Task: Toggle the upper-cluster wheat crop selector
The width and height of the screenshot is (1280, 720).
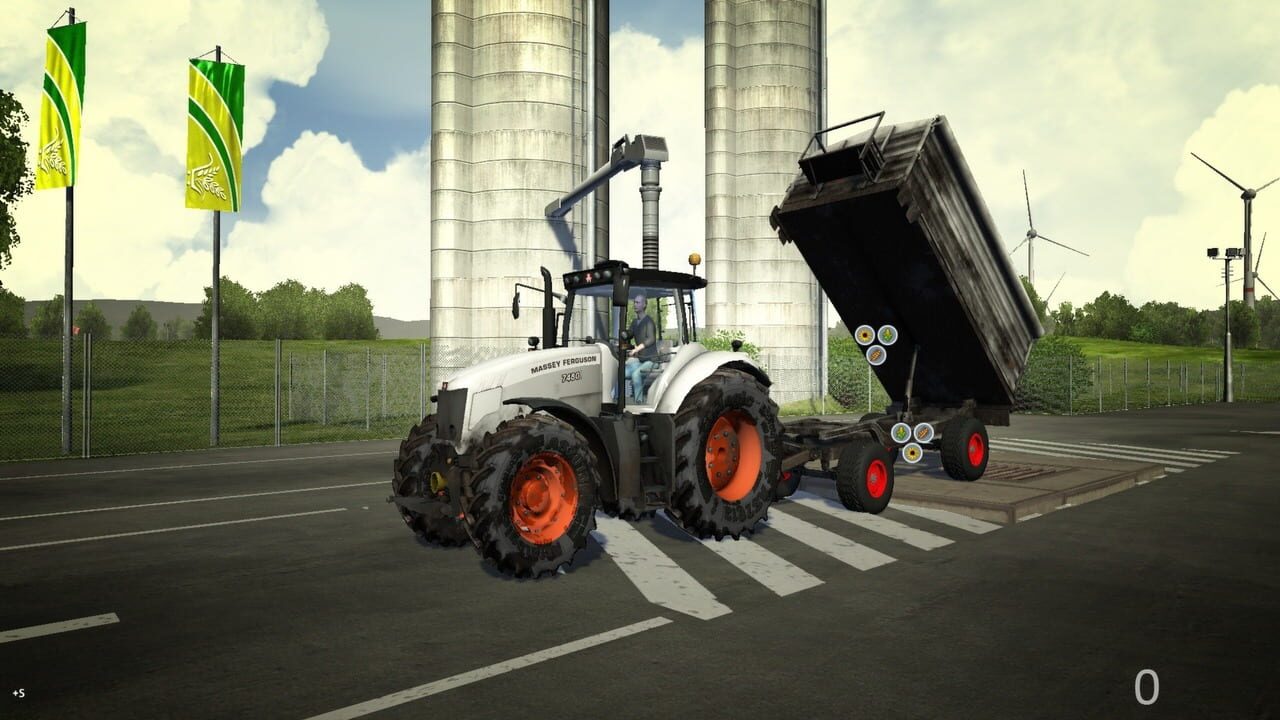Action: coord(876,356)
